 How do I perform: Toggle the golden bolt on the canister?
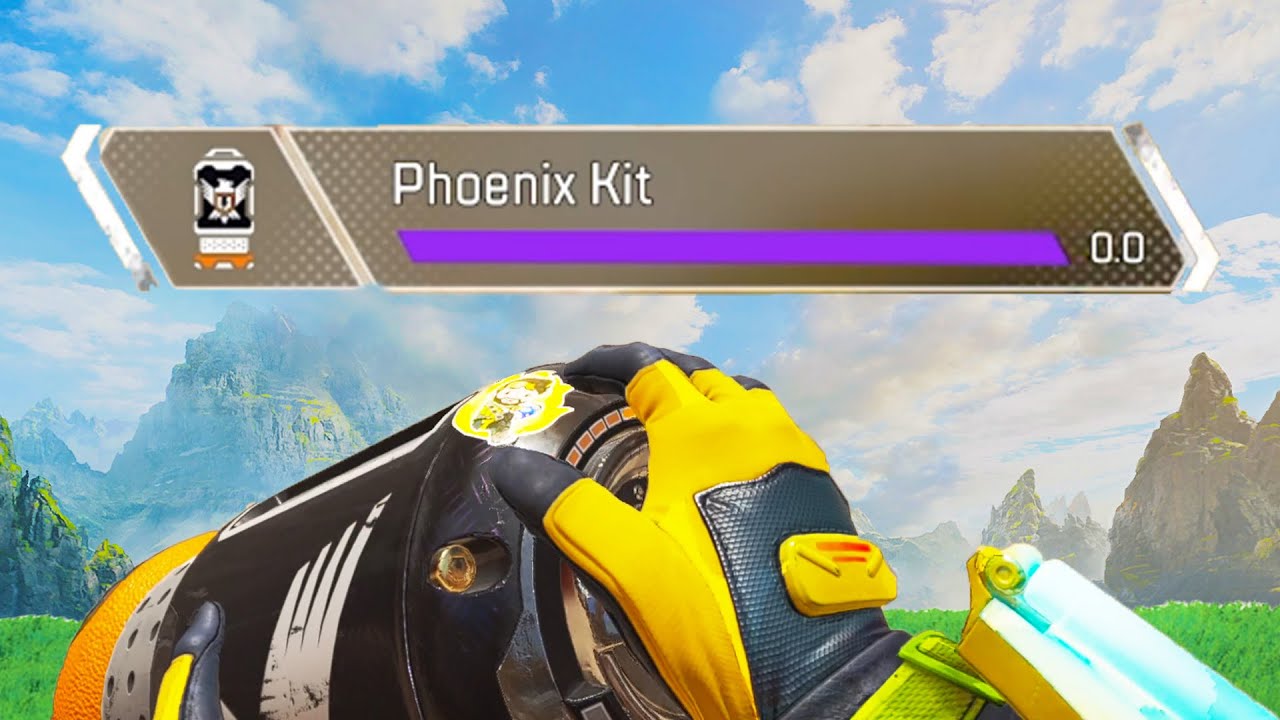pyautogui.click(x=456, y=565)
